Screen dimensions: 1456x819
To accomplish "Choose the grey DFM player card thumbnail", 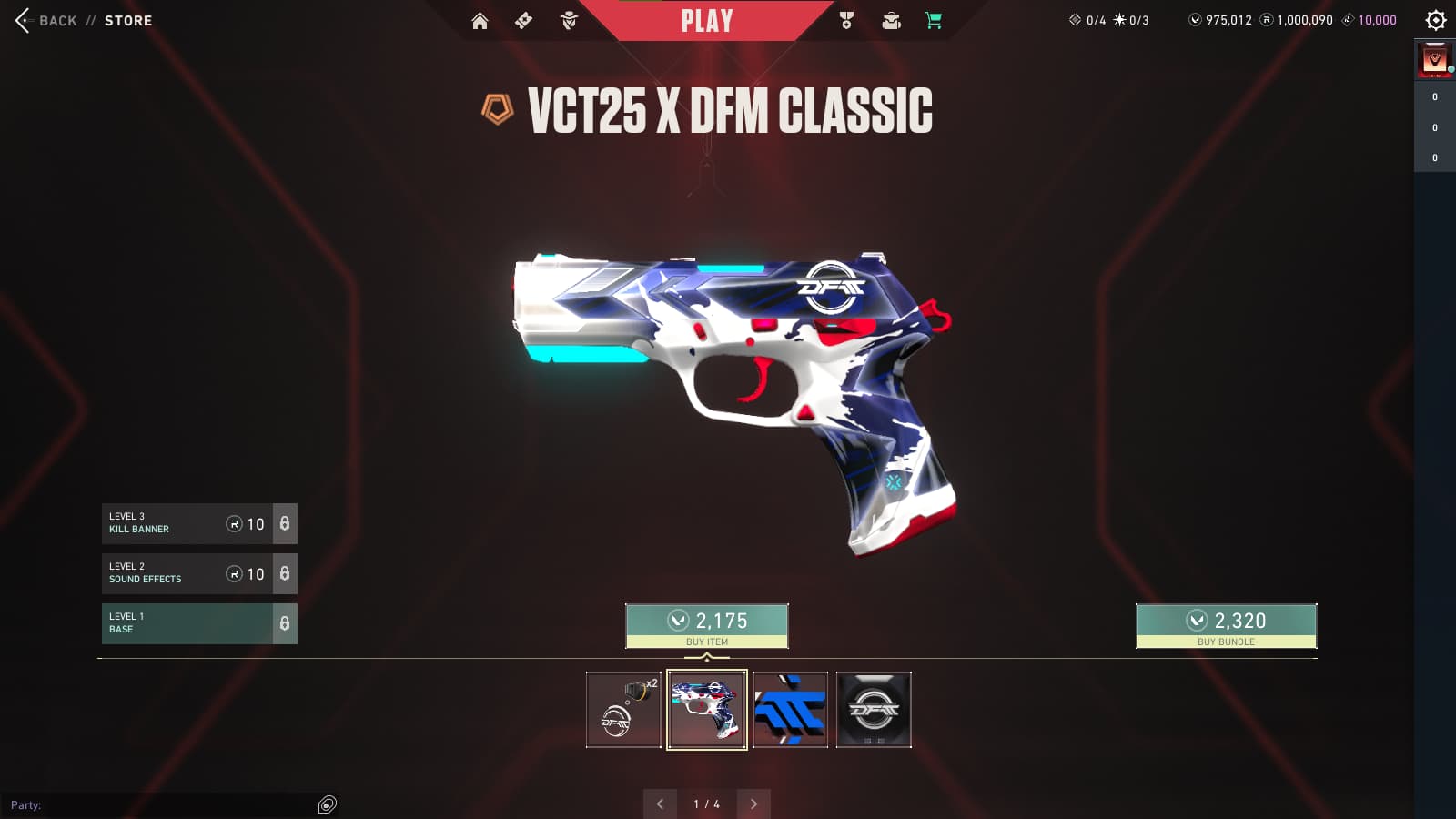I will tap(874, 710).
